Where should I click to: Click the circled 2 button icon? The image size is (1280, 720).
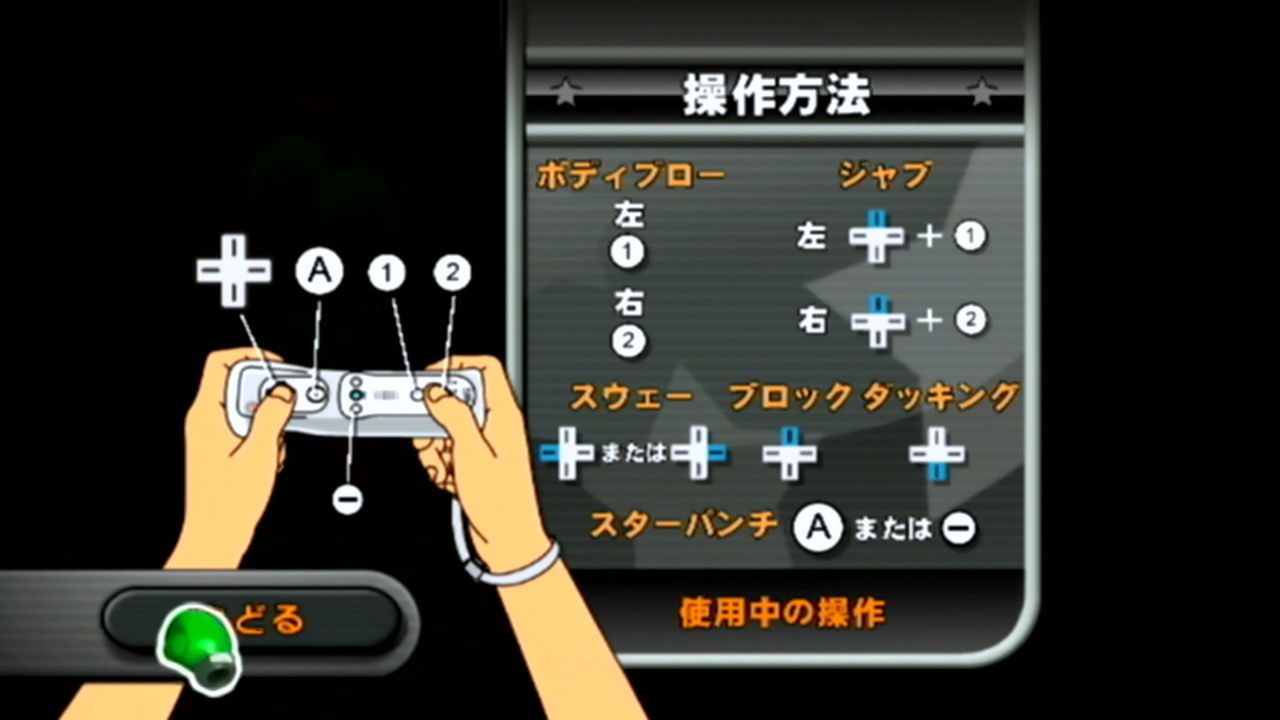(452, 270)
